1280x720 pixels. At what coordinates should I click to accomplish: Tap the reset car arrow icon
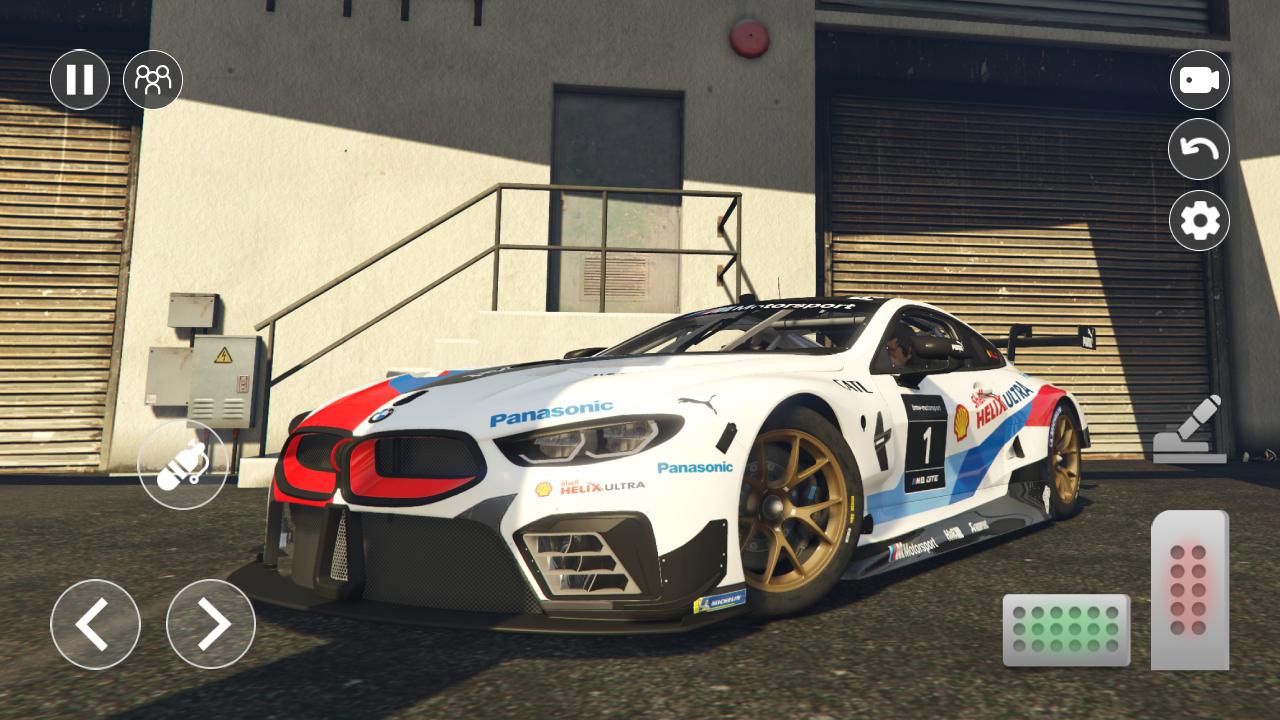coord(1200,150)
